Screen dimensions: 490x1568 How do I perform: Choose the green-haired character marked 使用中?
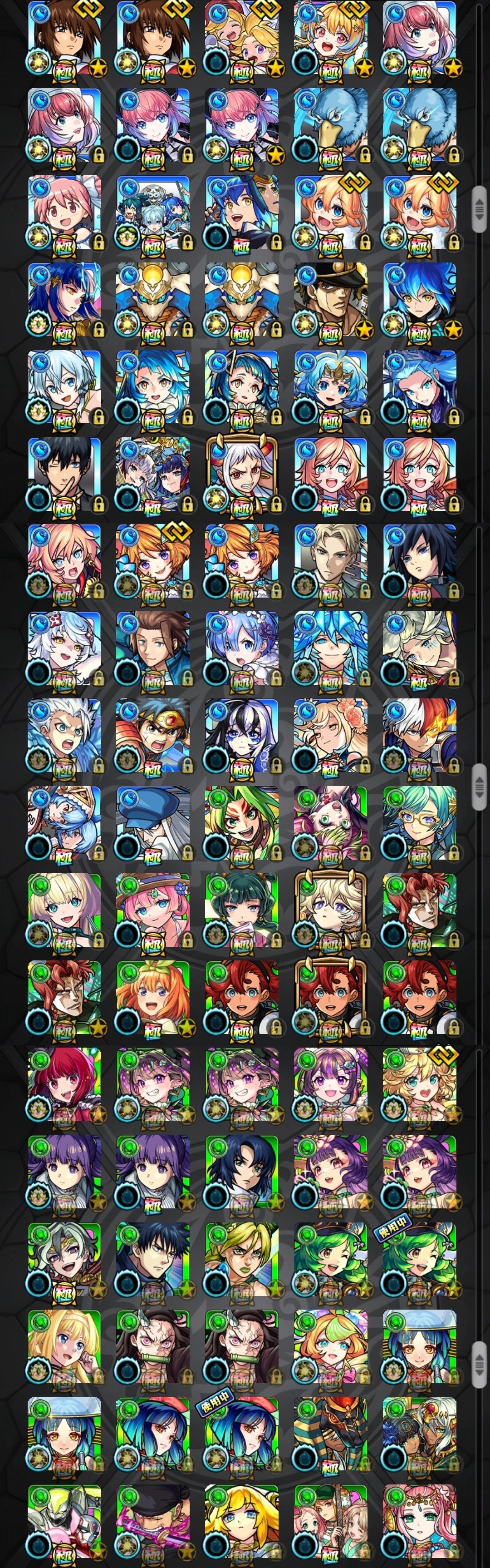[x=419, y=1259]
